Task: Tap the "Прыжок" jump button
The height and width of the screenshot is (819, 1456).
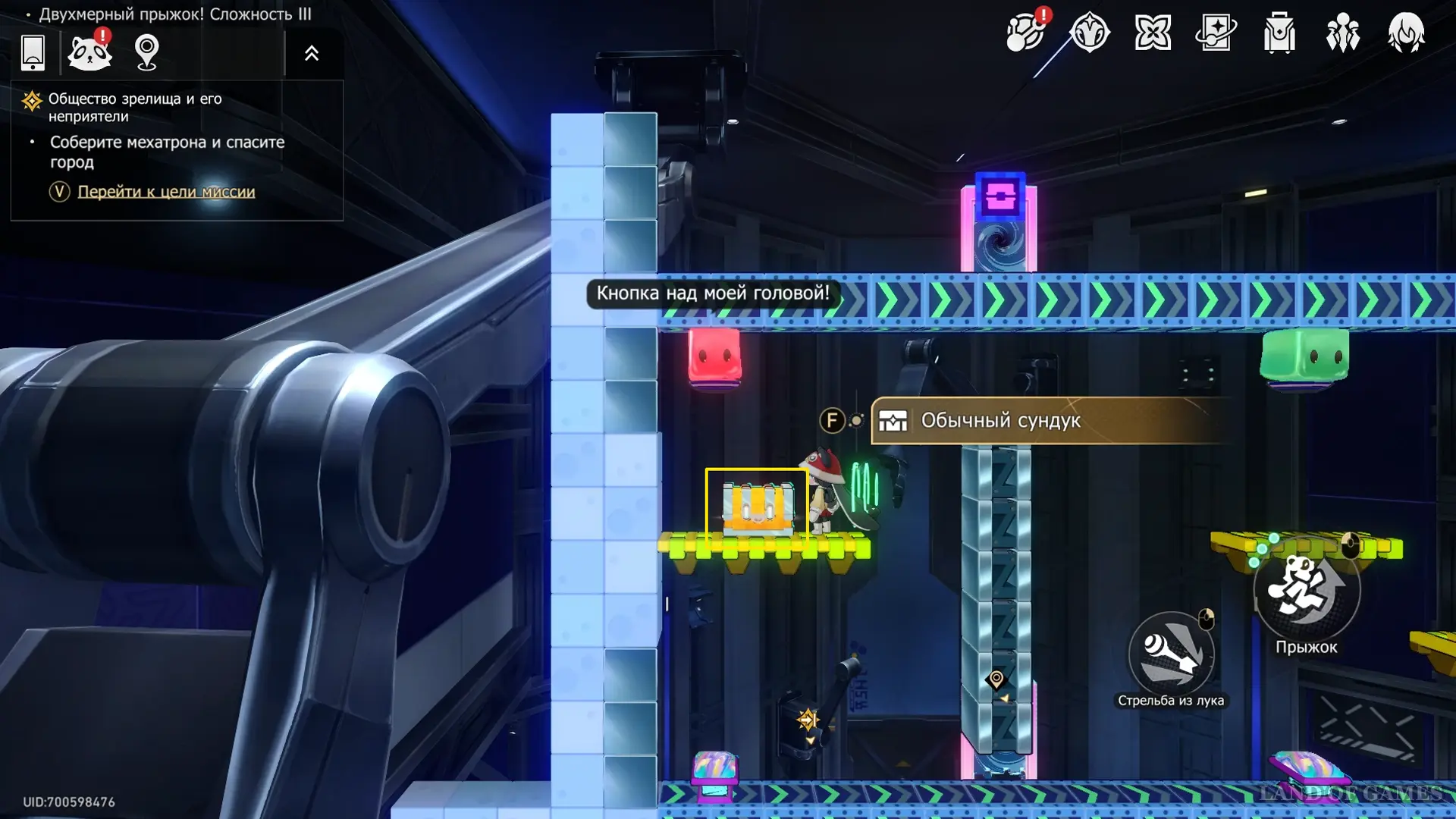Action: tap(1307, 591)
